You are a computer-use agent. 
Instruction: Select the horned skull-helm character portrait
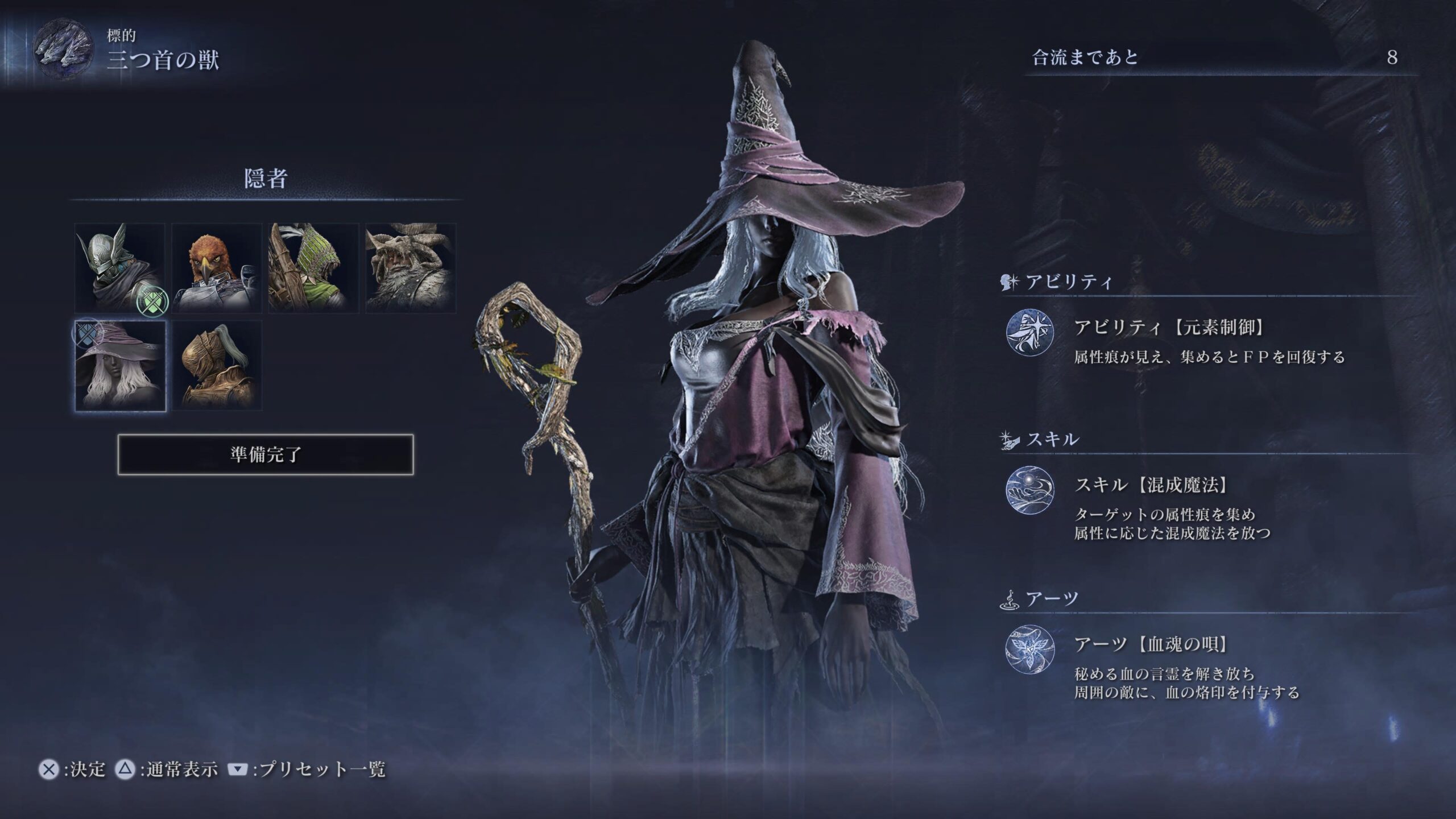coord(410,268)
